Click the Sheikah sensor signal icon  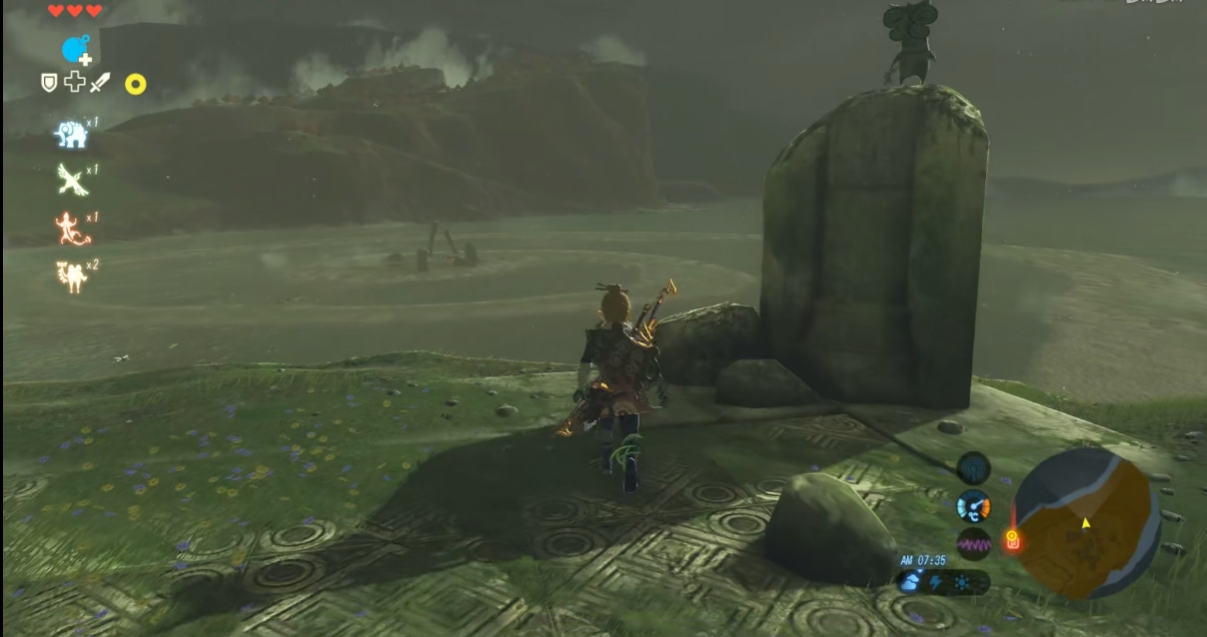click(x=973, y=467)
